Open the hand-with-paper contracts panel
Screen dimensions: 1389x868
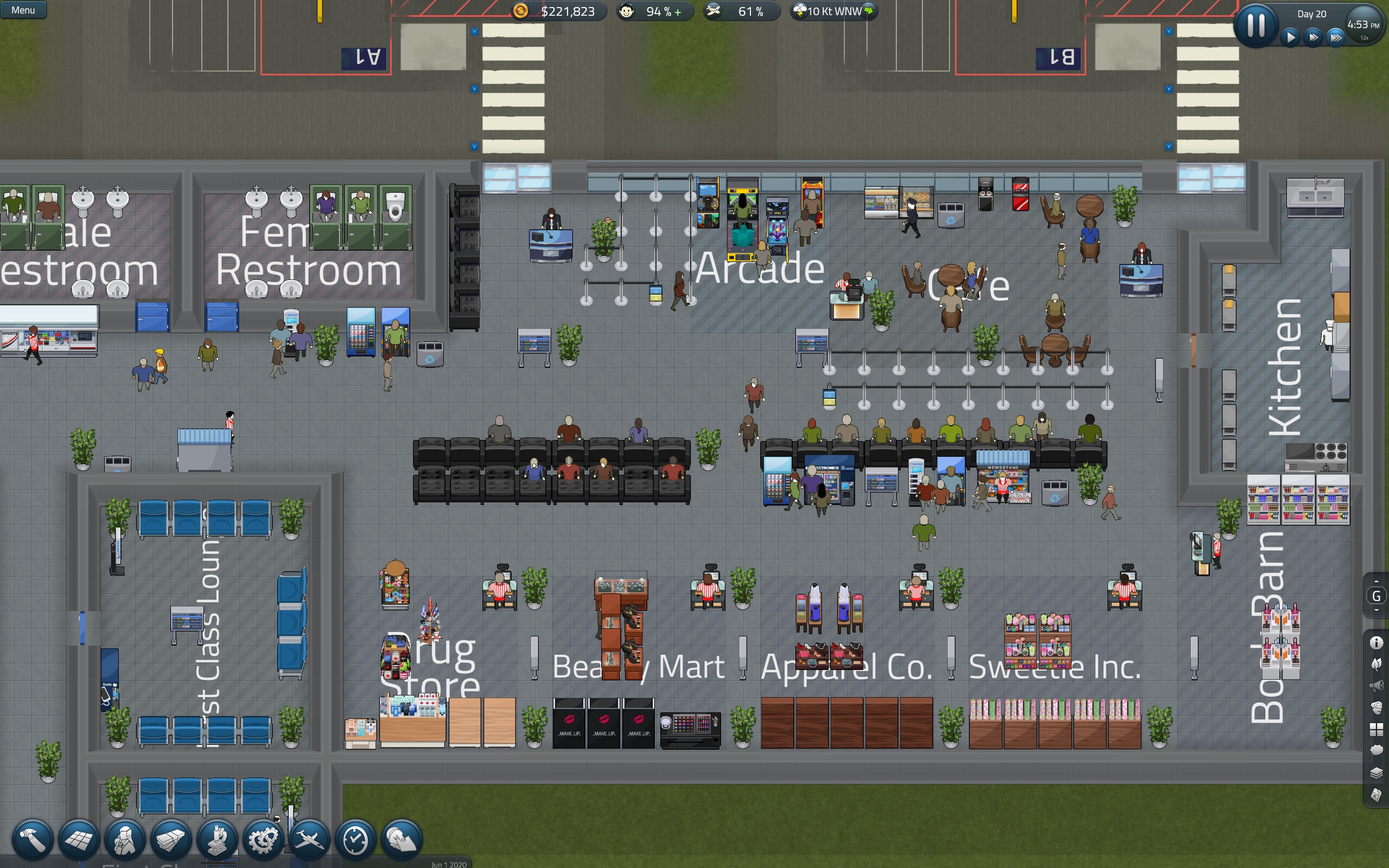[402, 840]
